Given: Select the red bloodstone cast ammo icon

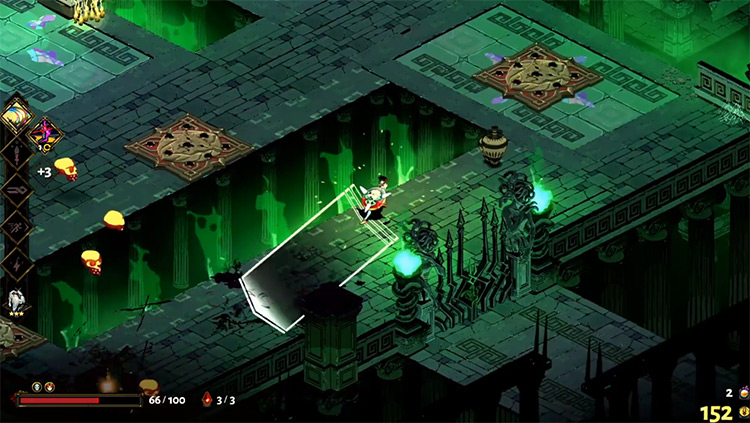Looking at the screenshot, I should click(207, 400).
